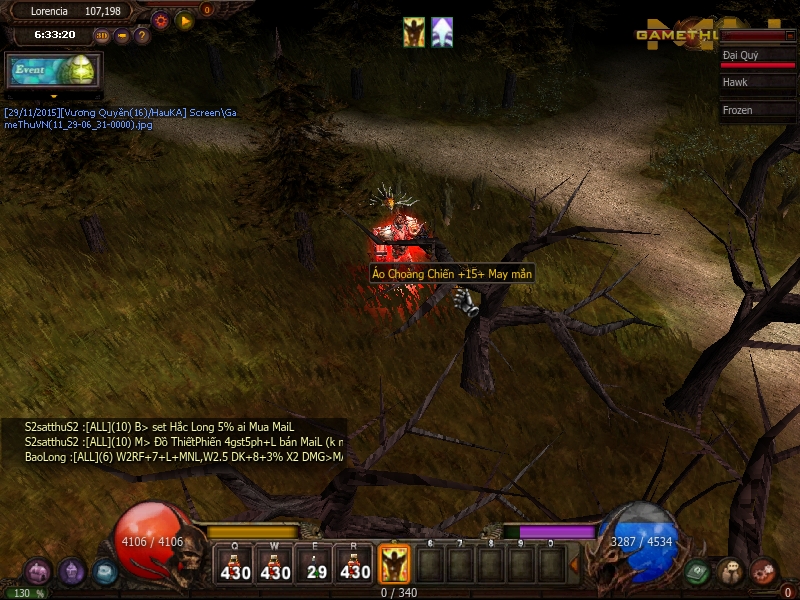800x600 pixels.
Task: Select party member Đại Quý
Action: click(758, 57)
